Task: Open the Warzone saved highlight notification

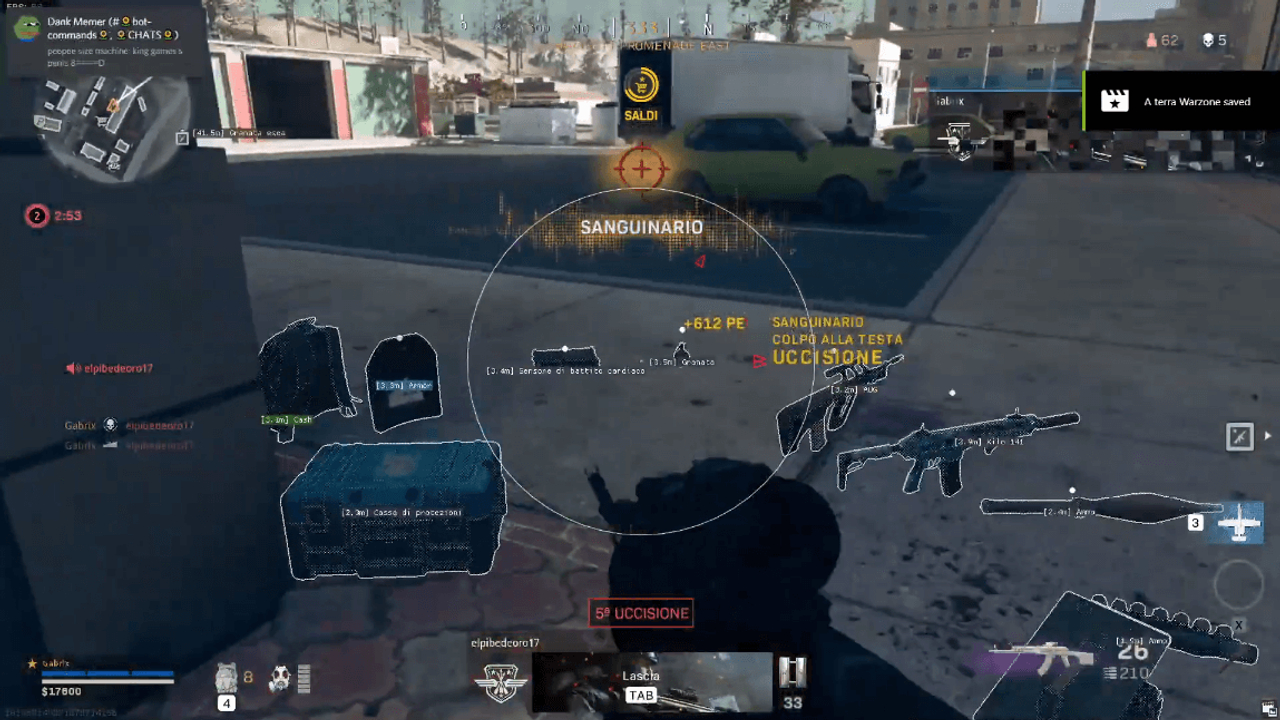Action: pos(1181,101)
